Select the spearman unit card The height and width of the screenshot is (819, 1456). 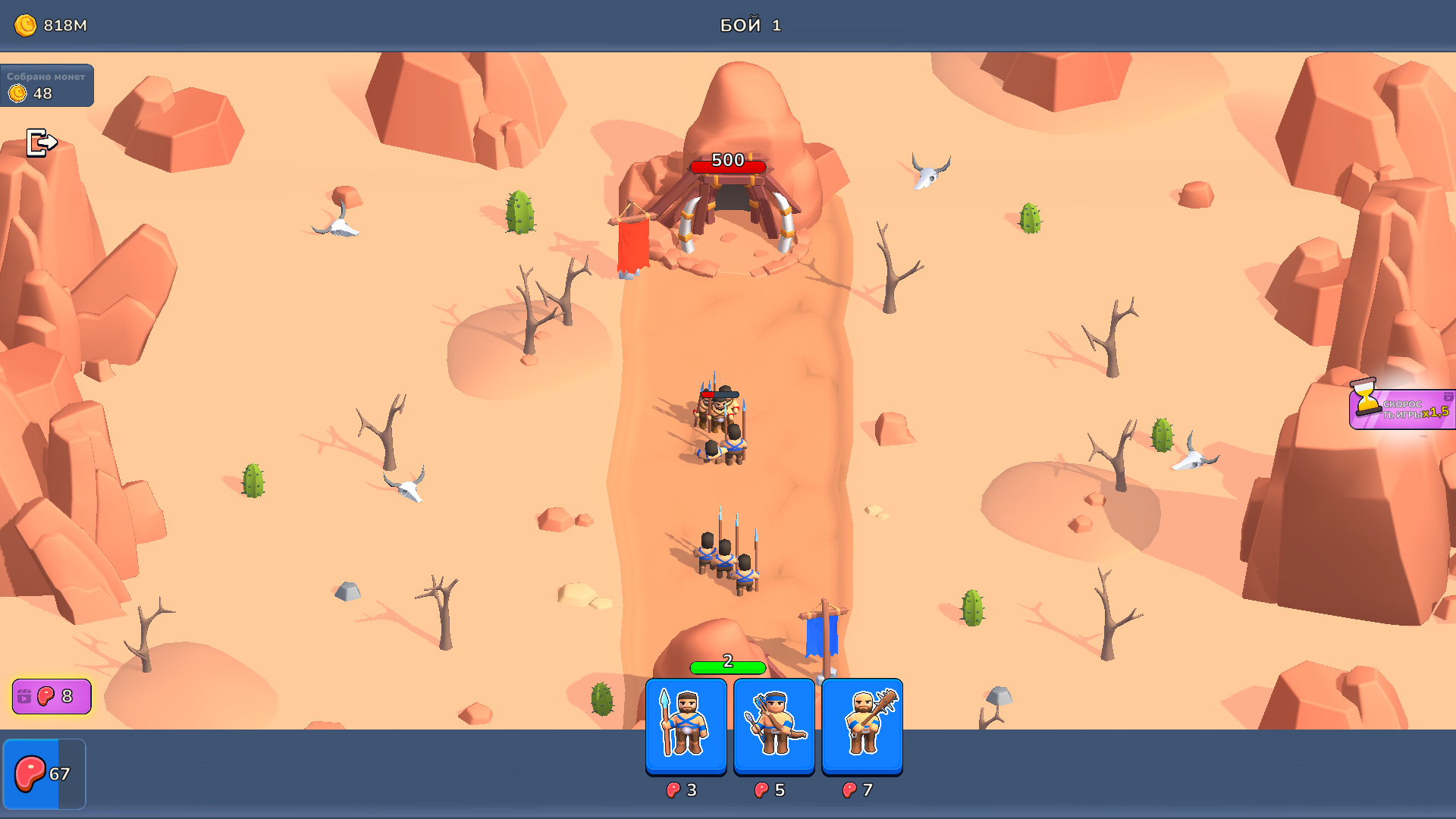(686, 726)
